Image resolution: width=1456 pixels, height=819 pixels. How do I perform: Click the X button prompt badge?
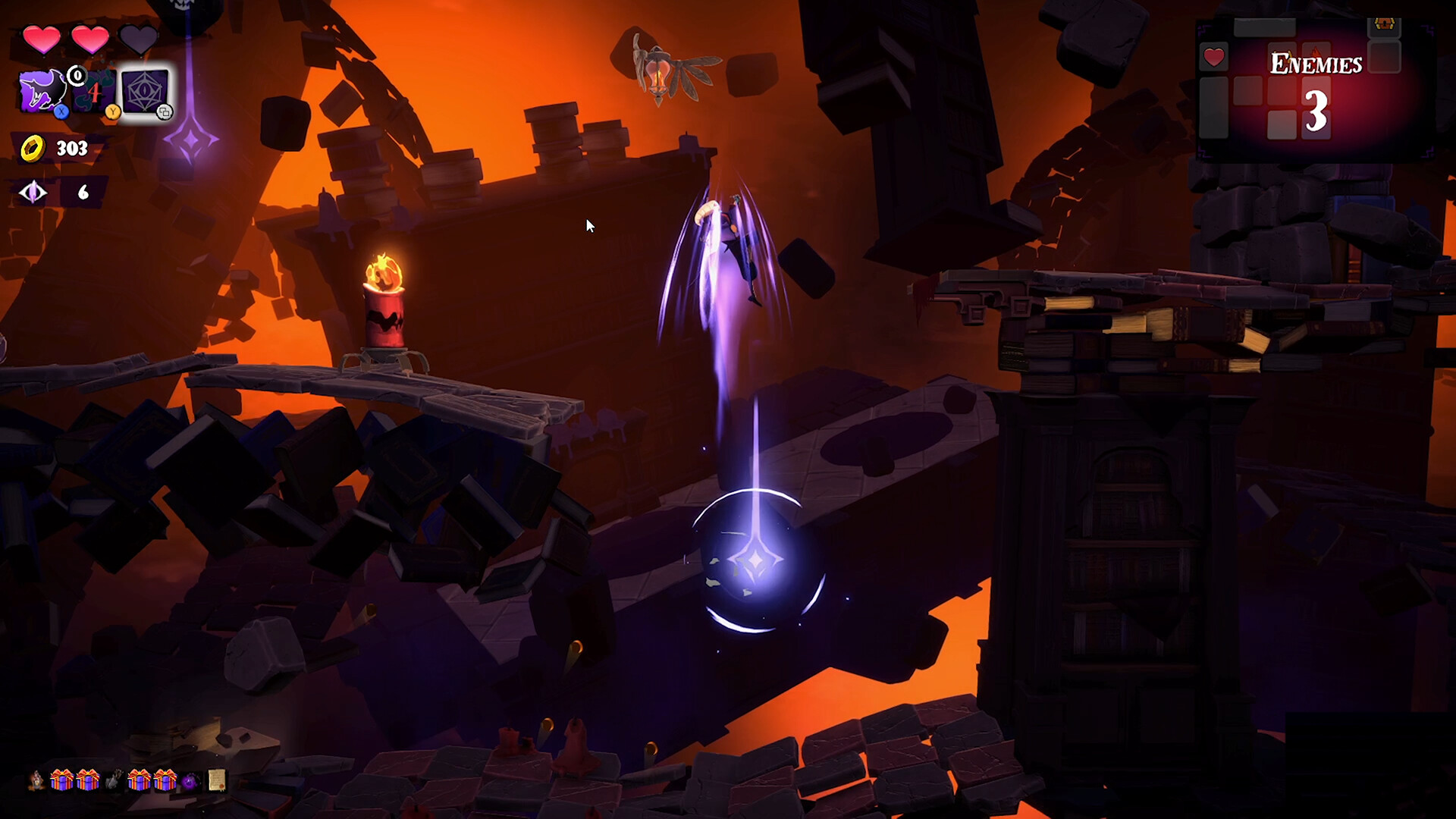click(x=61, y=111)
